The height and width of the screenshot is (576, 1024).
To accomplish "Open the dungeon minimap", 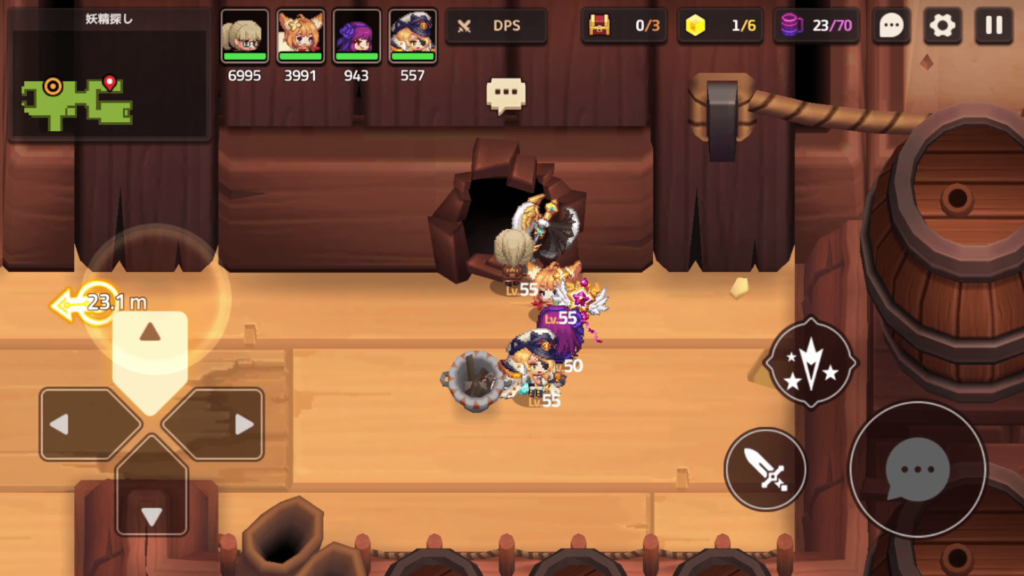I will (x=109, y=74).
